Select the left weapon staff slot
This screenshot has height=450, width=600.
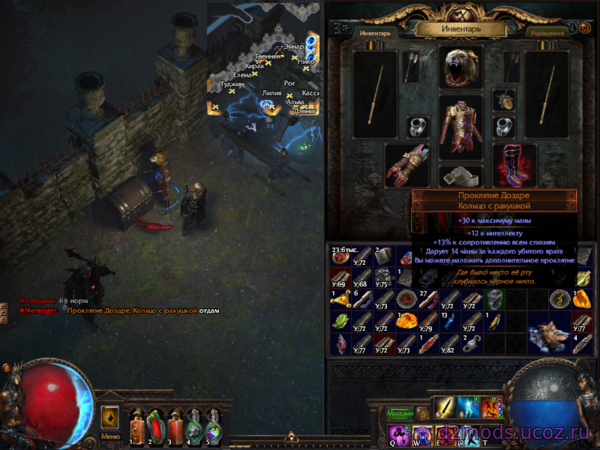[x=379, y=94]
